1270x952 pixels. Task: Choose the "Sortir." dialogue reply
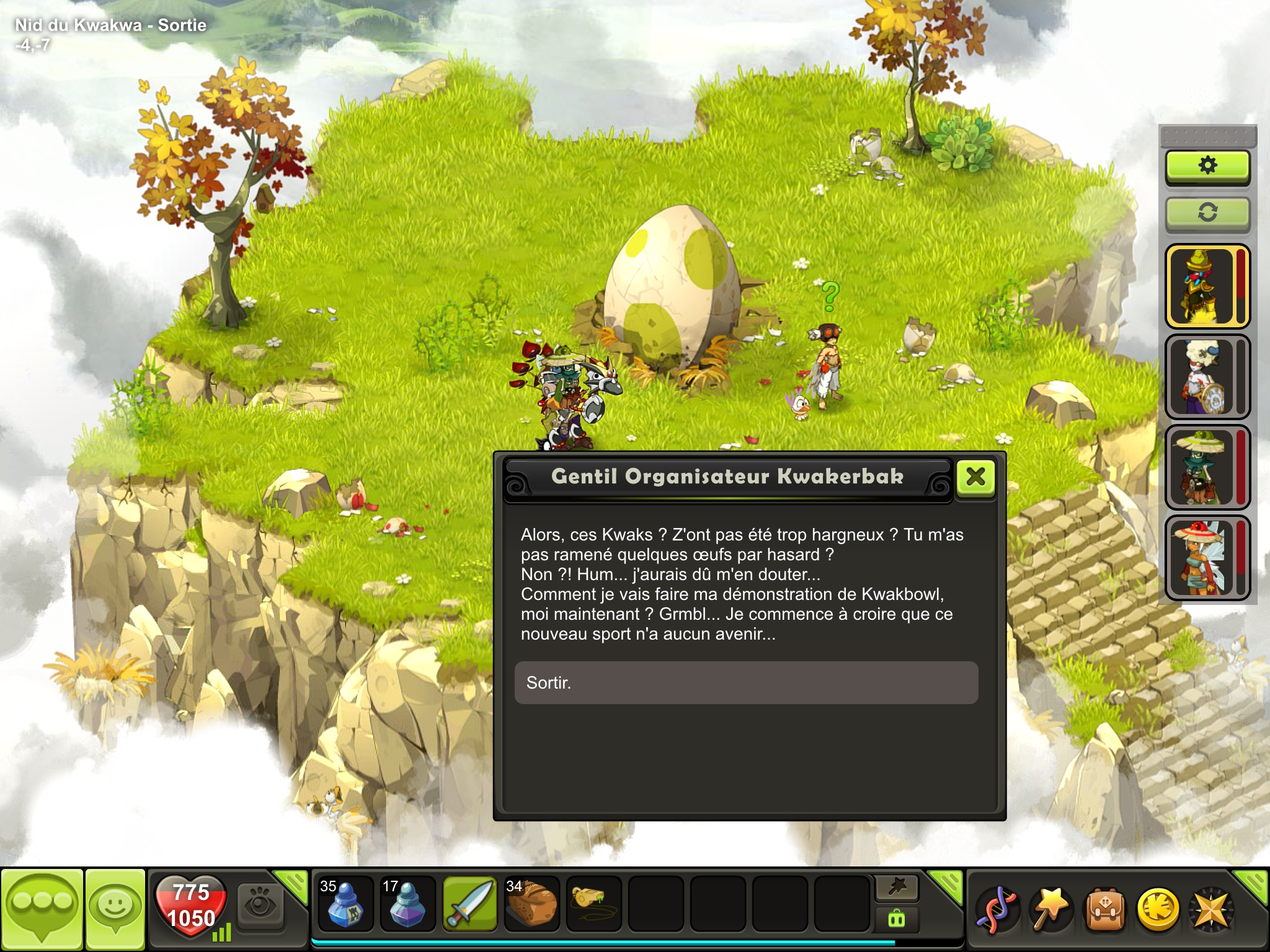[x=746, y=682]
